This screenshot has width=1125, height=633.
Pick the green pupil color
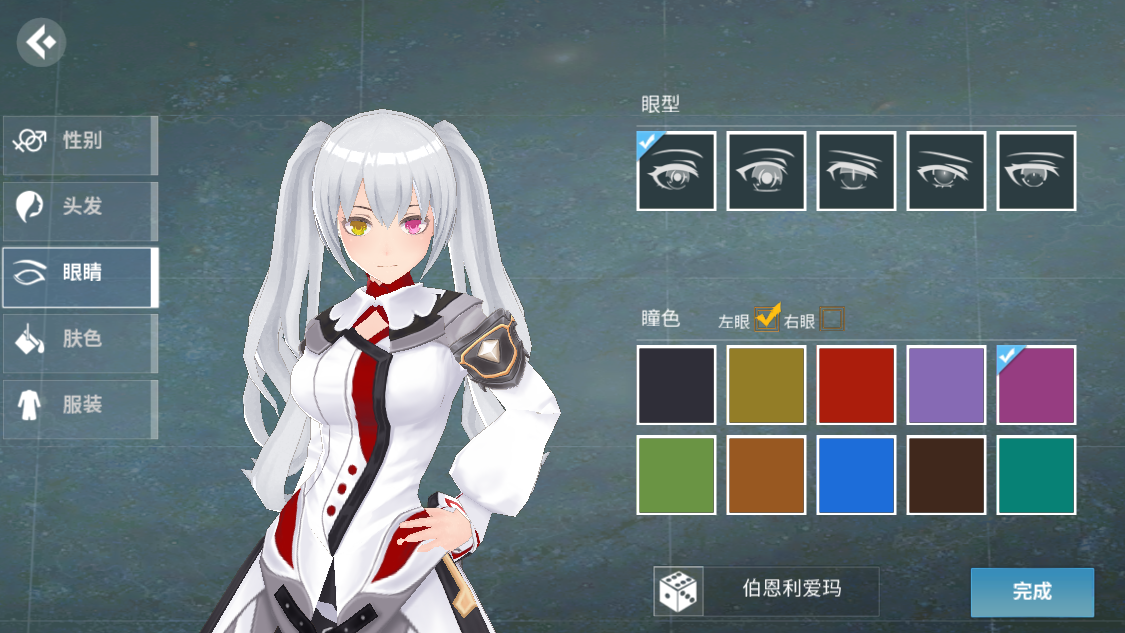676,475
